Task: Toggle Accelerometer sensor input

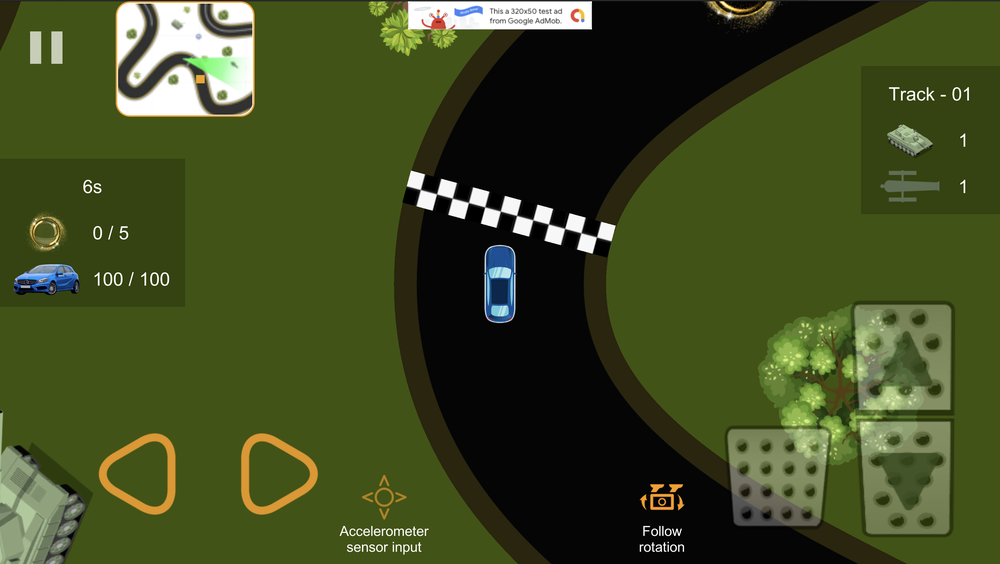Action: tap(384, 514)
